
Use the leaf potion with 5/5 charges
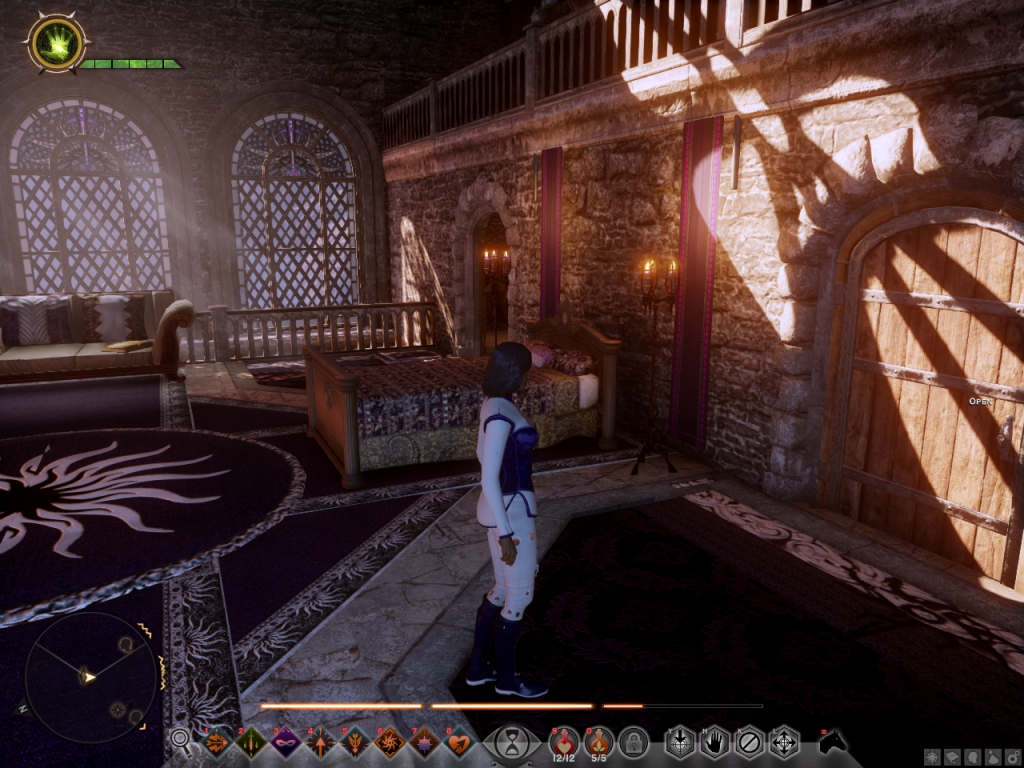tap(598, 742)
